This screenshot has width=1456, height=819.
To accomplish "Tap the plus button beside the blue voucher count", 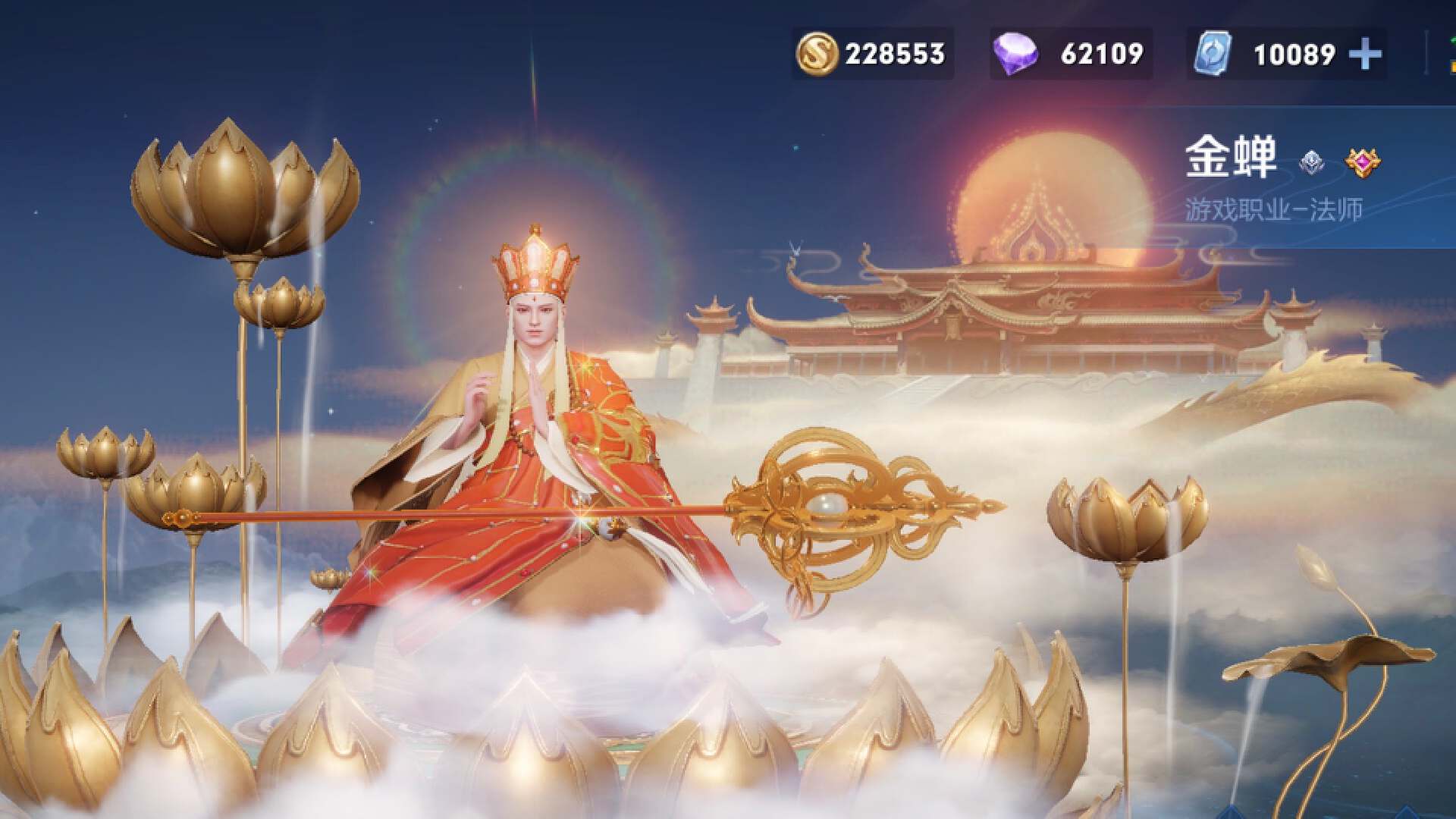I will point(1366,55).
